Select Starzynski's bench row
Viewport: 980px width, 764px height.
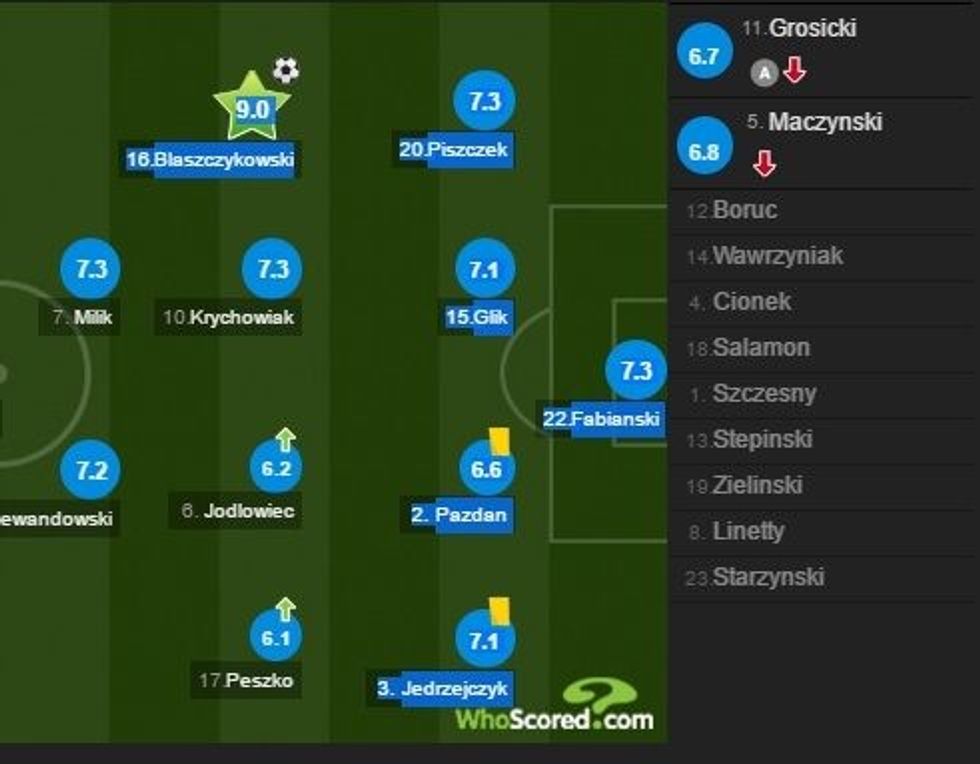pyautogui.click(x=768, y=578)
